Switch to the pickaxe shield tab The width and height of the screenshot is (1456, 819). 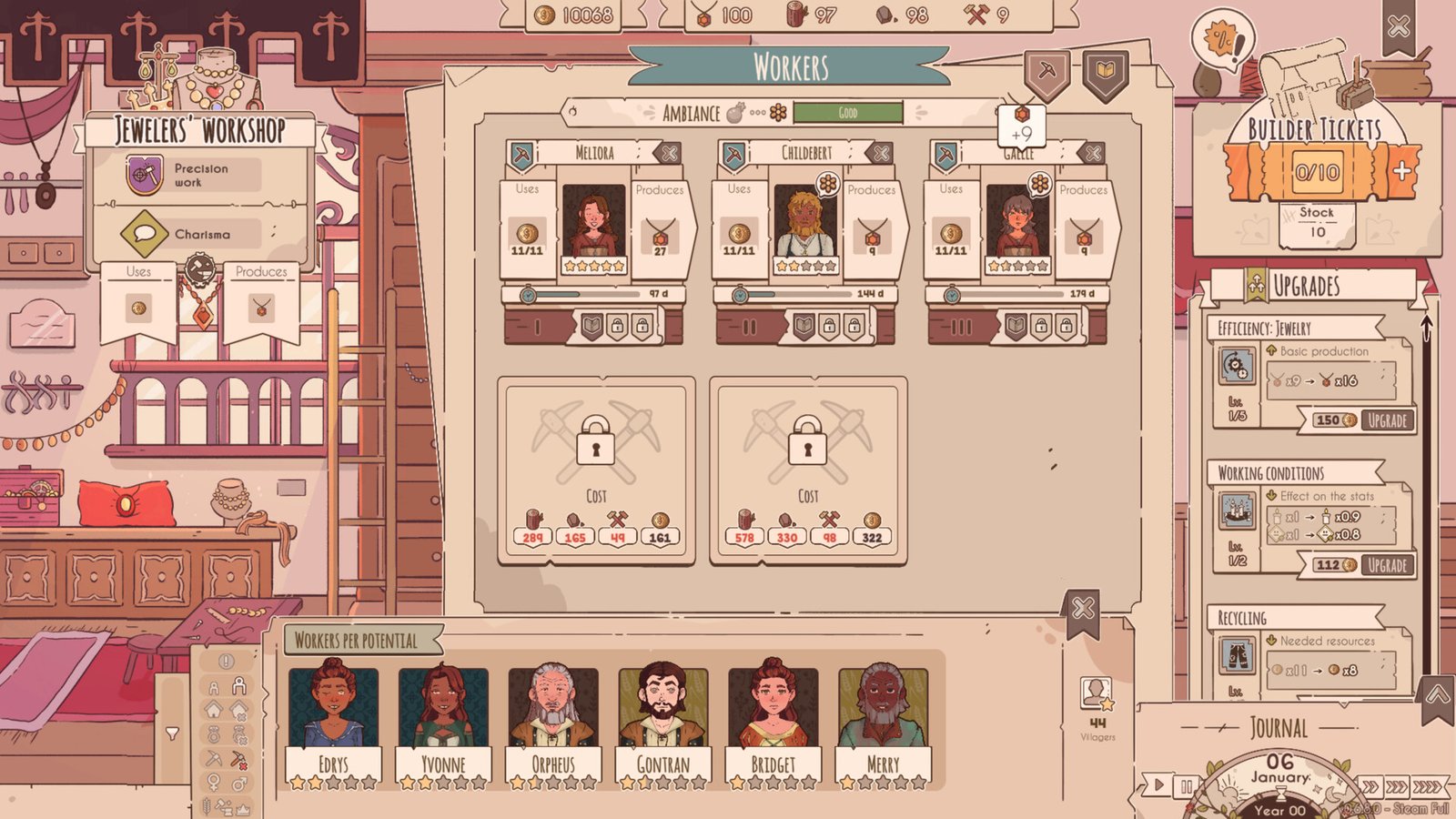pos(1046,72)
